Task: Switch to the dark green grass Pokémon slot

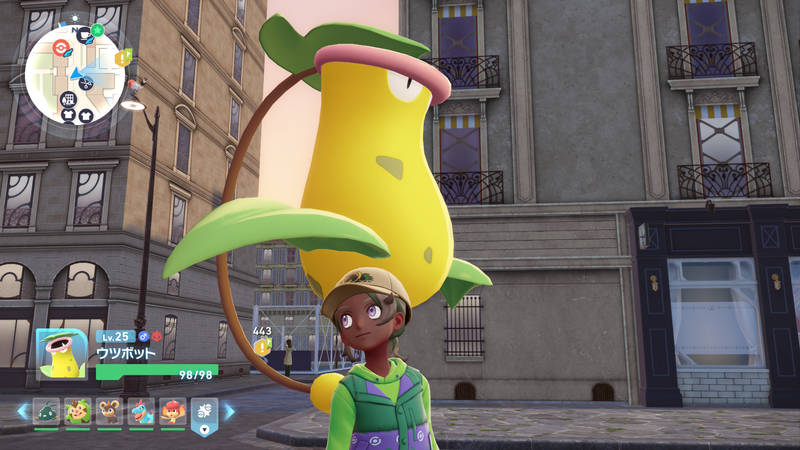Action: [x=47, y=411]
